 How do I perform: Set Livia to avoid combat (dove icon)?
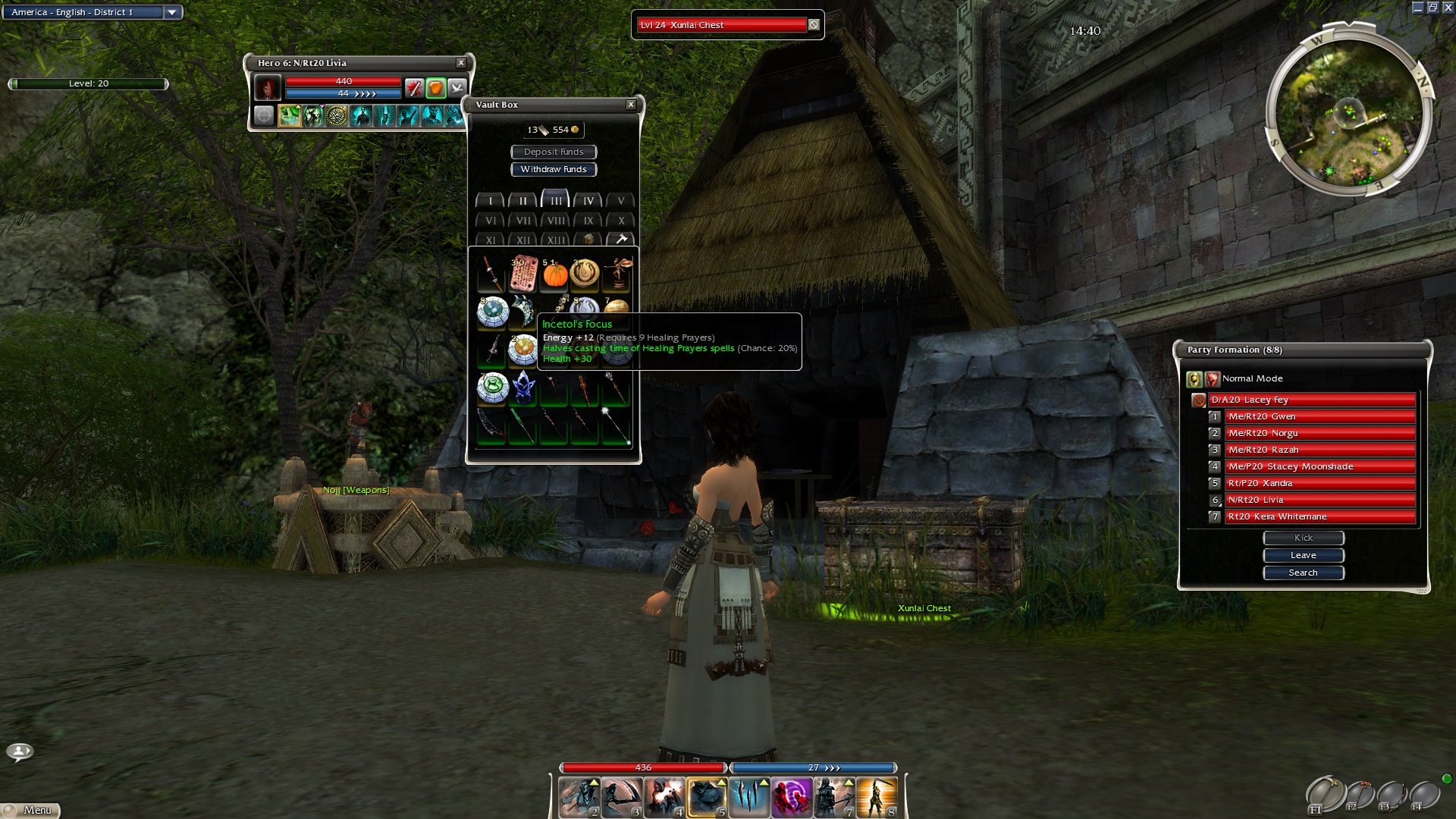pos(457,89)
